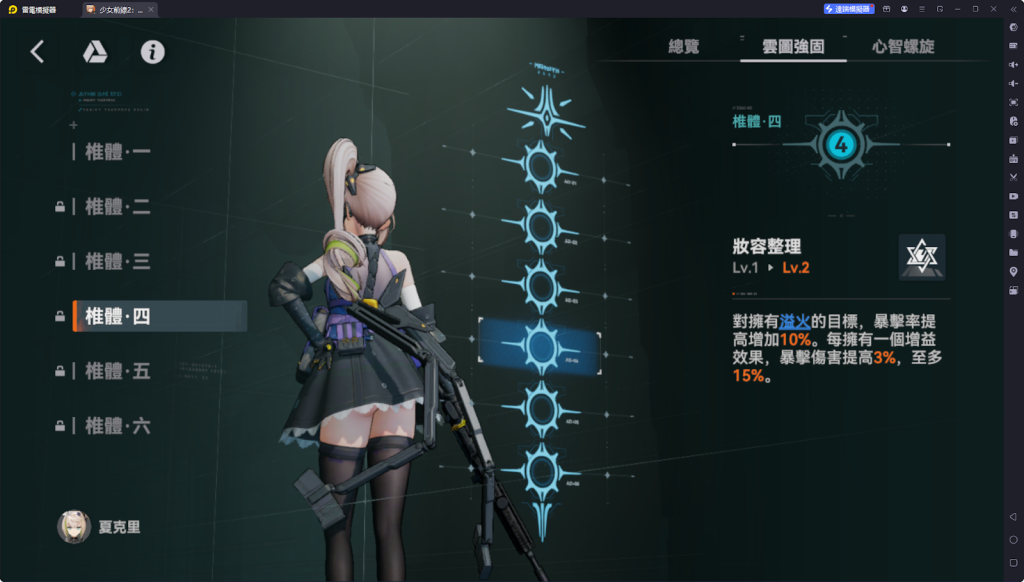1024x582 pixels.
Task: Open the 心智螺旋 tab
Action: click(904, 46)
